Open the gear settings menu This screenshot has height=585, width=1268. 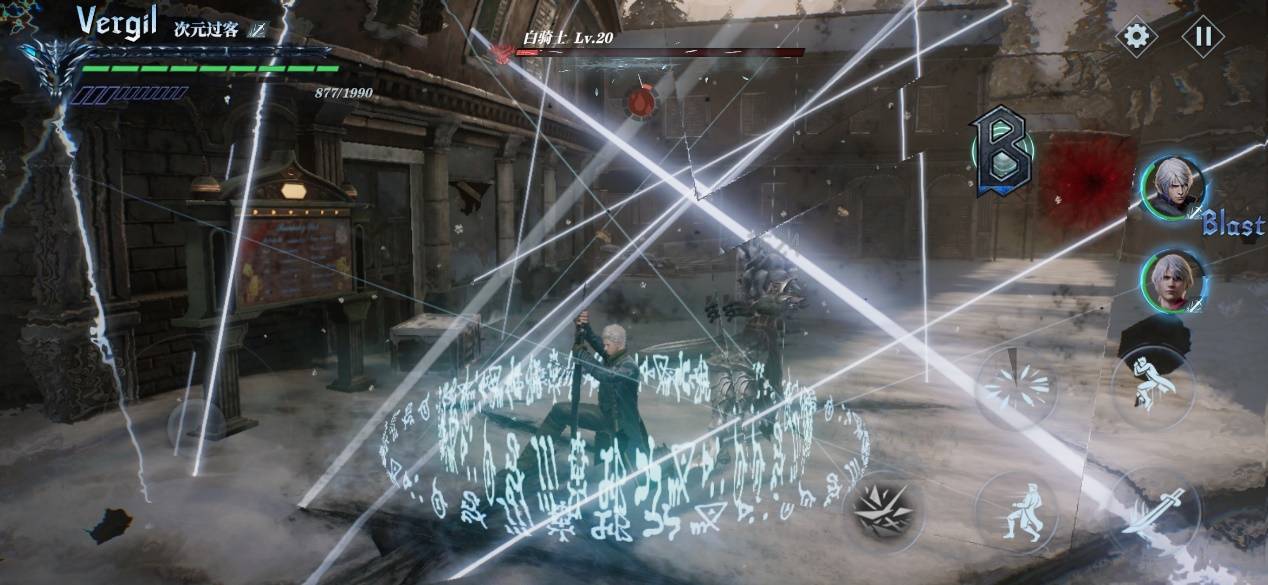click(x=1136, y=37)
